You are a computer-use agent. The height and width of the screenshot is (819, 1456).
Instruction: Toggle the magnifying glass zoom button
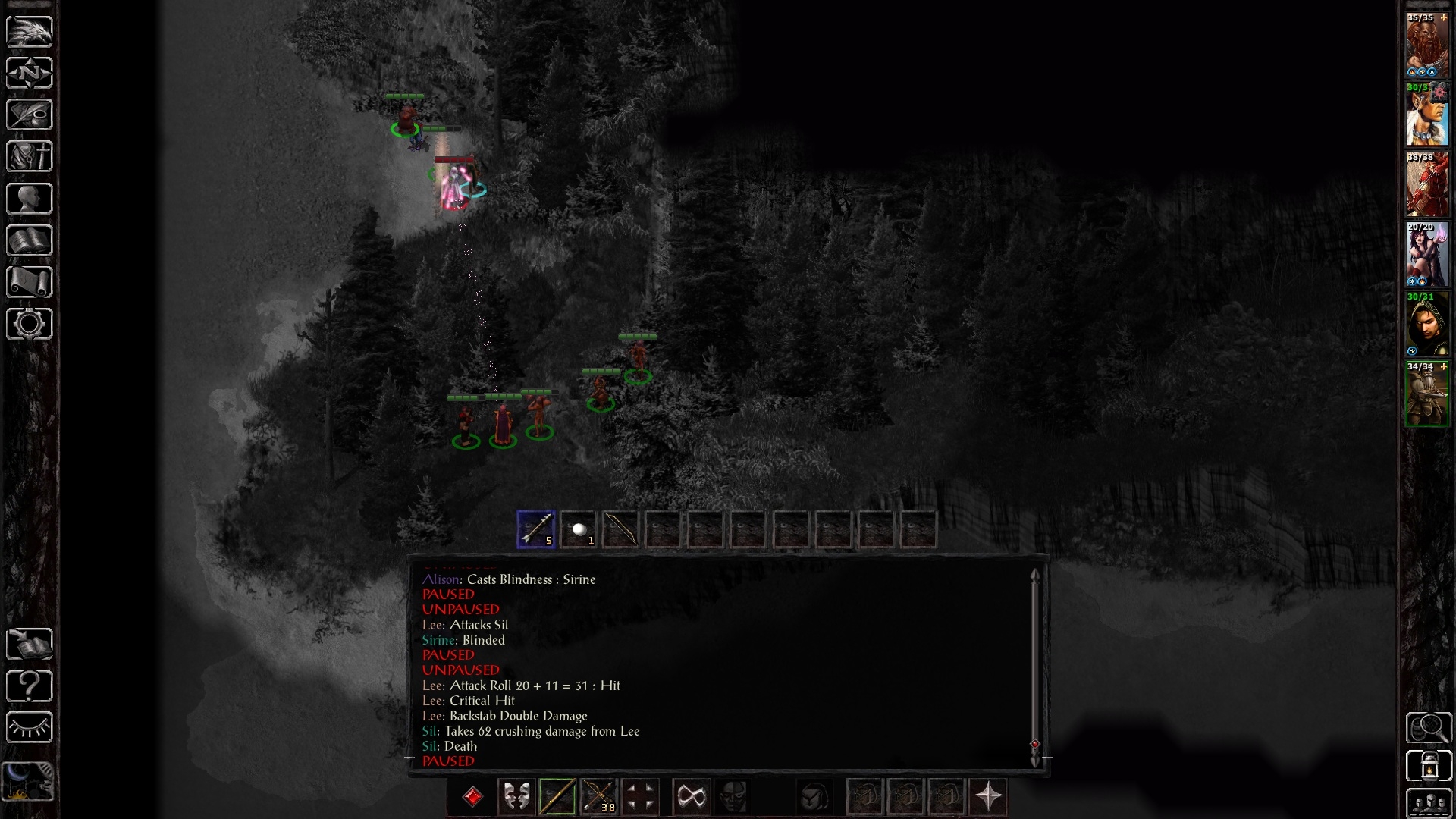pos(1428,728)
